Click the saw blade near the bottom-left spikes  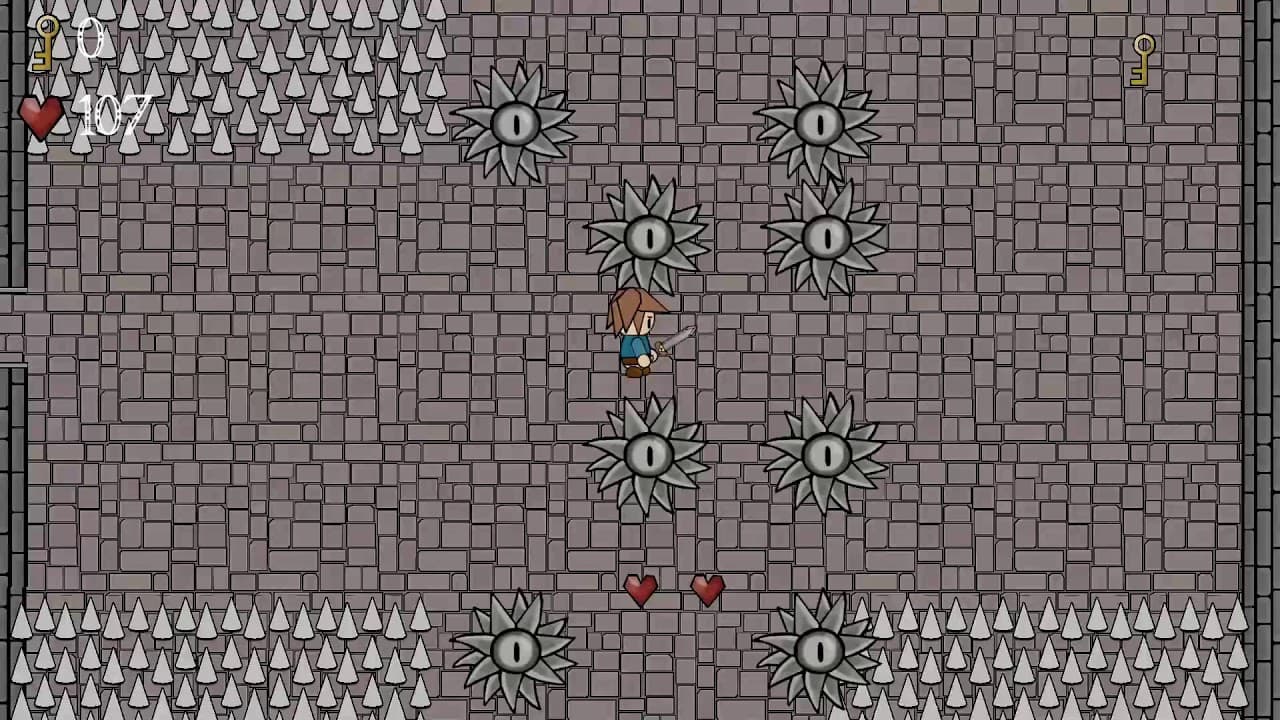coord(516,650)
